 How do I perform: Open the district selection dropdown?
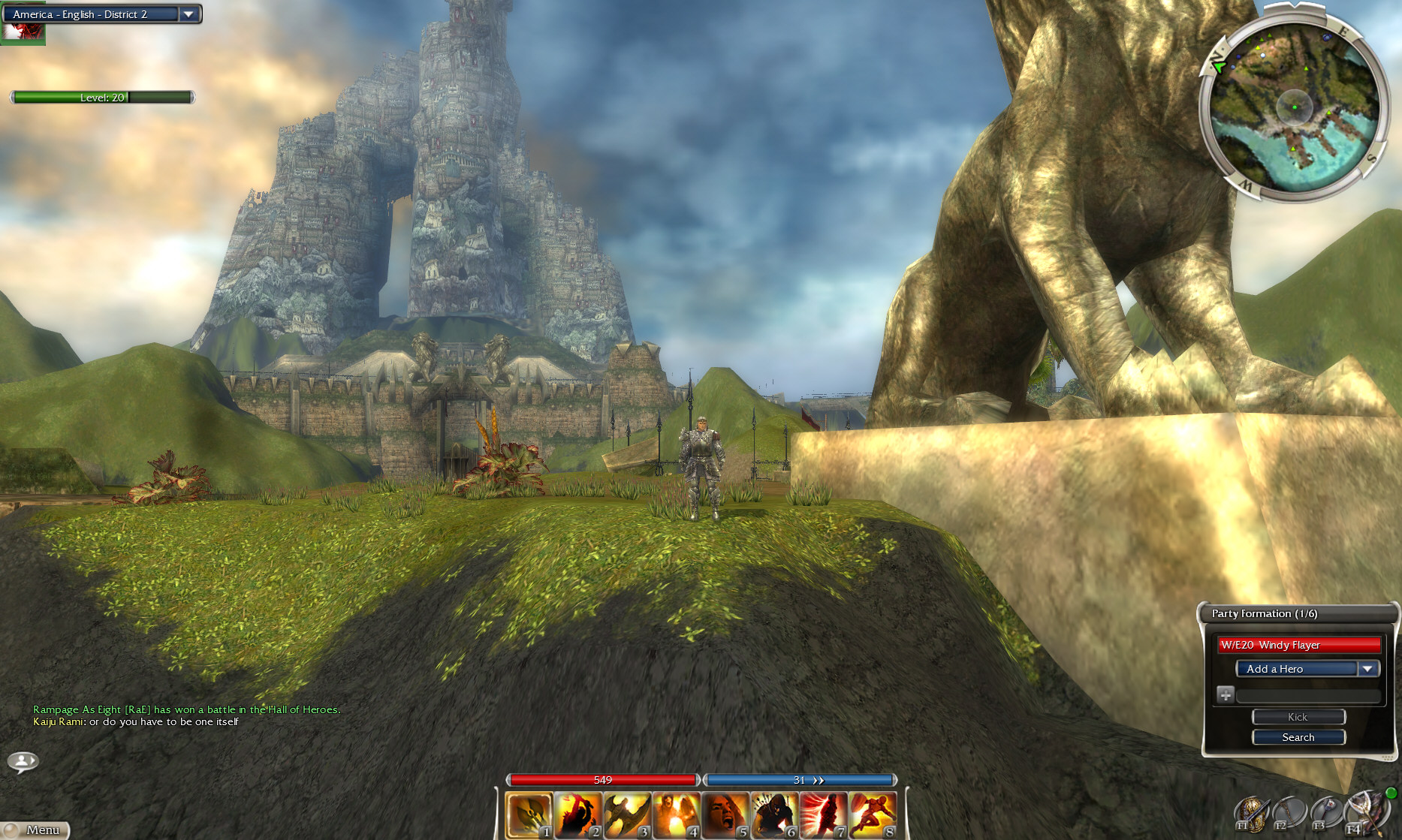(x=188, y=14)
